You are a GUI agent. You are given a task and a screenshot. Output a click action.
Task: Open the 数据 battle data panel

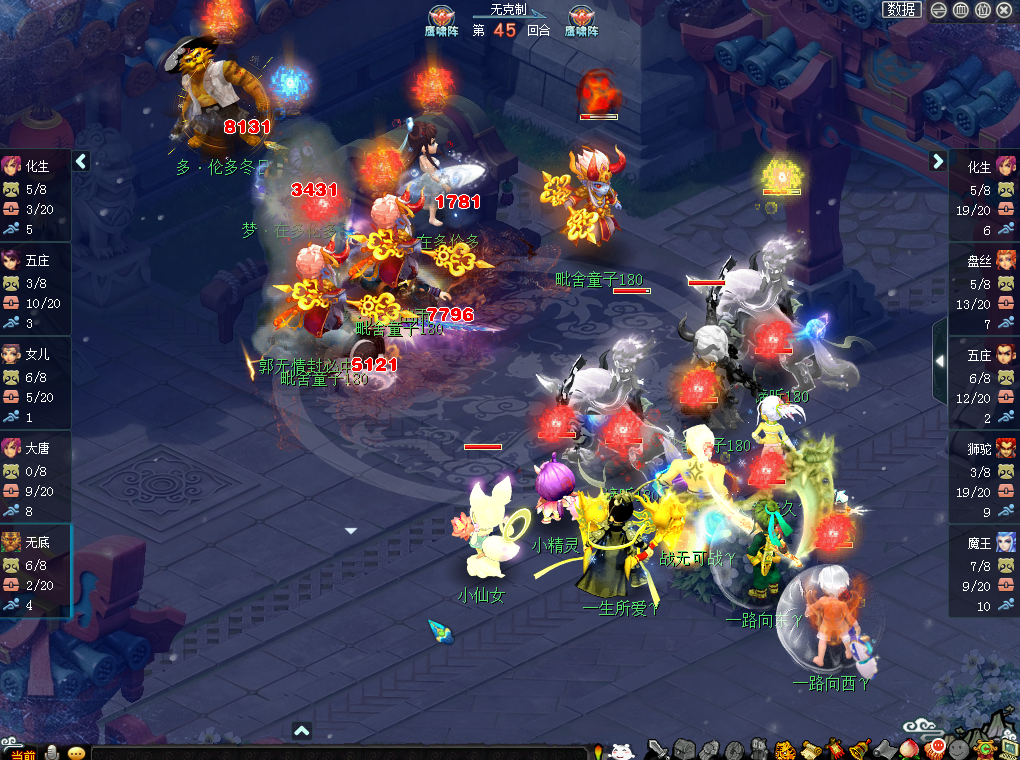click(901, 10)
